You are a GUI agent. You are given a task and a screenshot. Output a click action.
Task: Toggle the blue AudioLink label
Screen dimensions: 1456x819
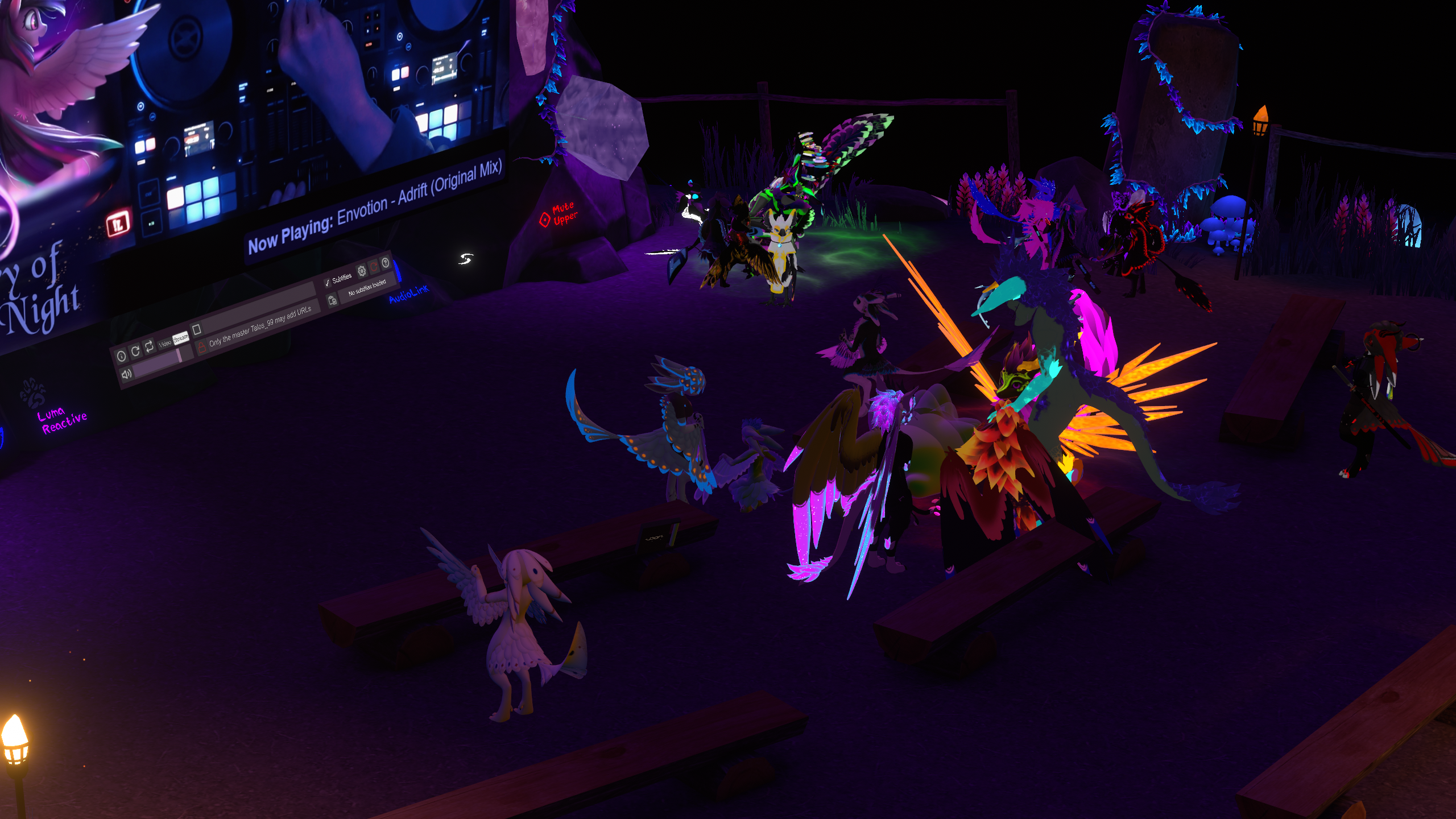pos(408,294)
